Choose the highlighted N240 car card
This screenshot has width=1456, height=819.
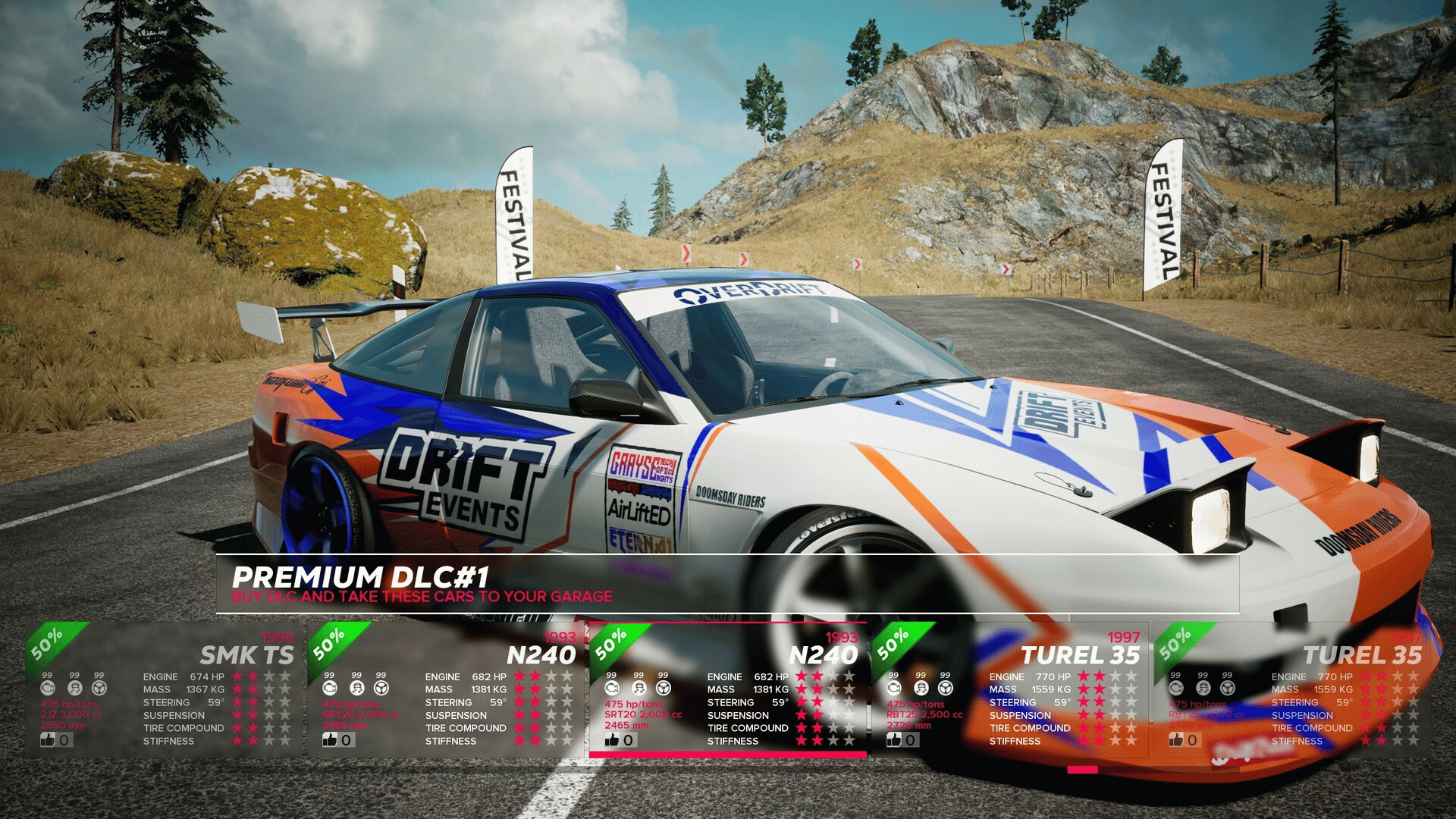[728, 689]
